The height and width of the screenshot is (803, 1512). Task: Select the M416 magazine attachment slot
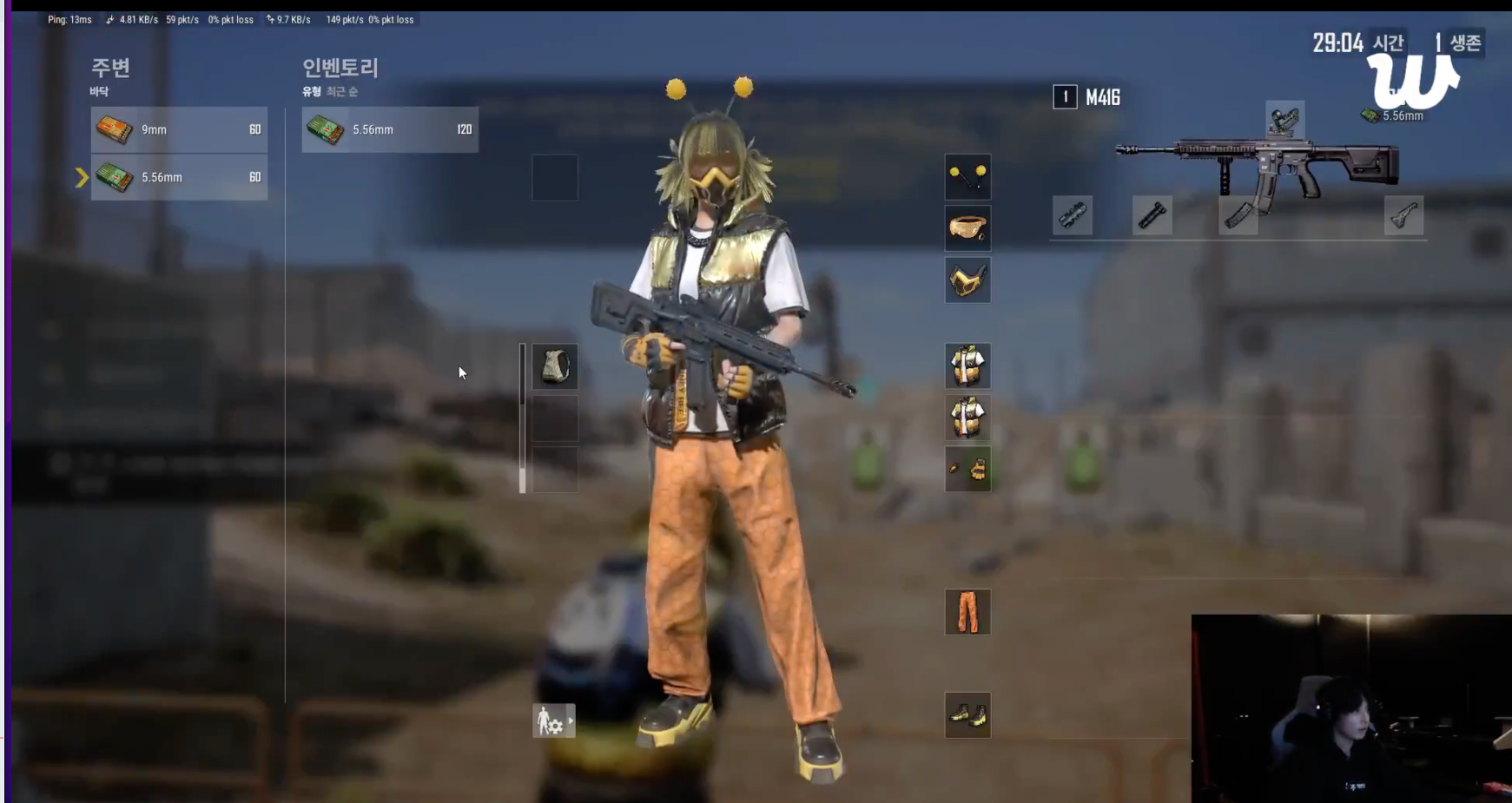point(1238,215)
